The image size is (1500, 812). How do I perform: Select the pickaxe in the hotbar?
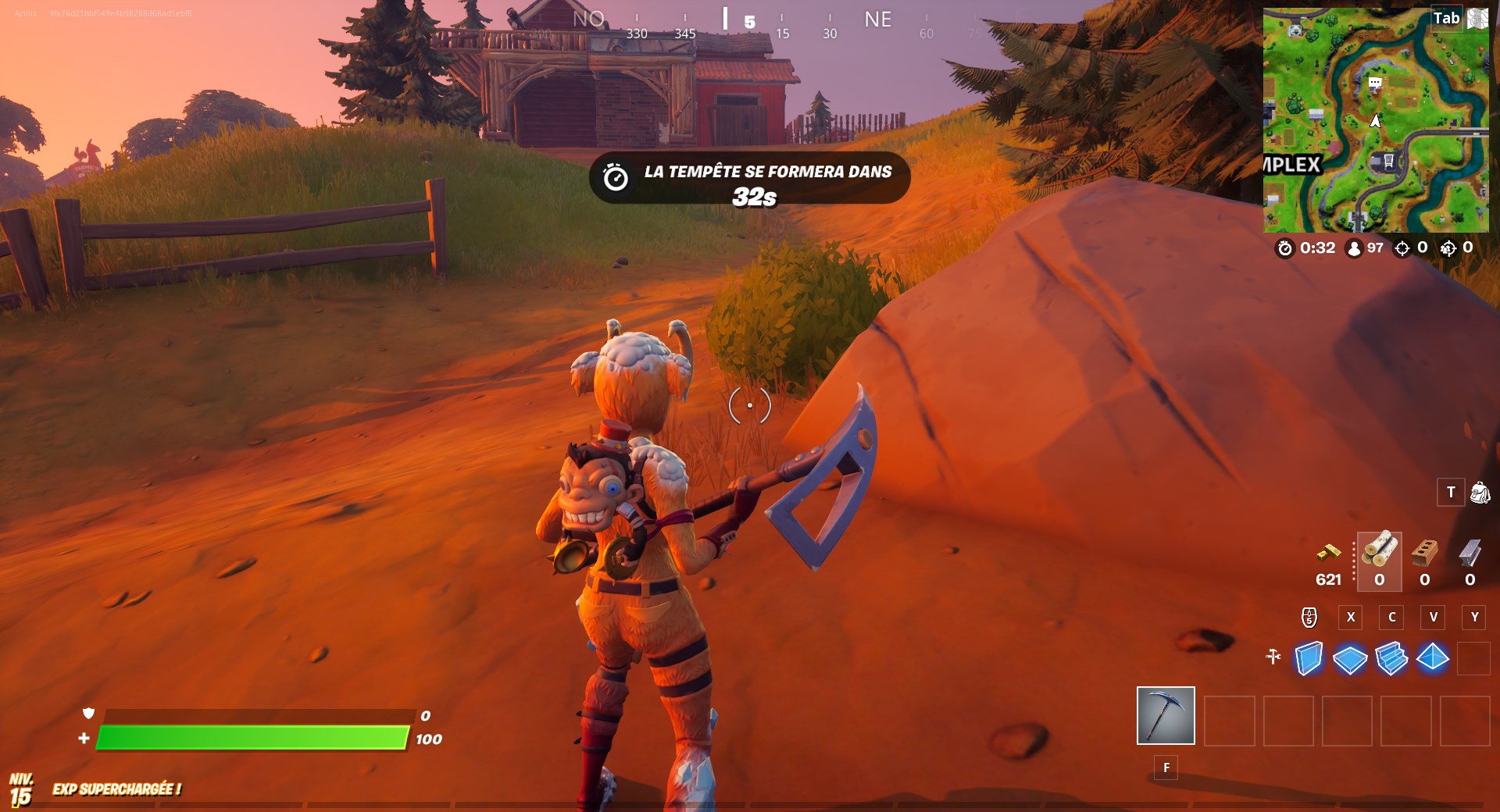(x=1165, y=717)
